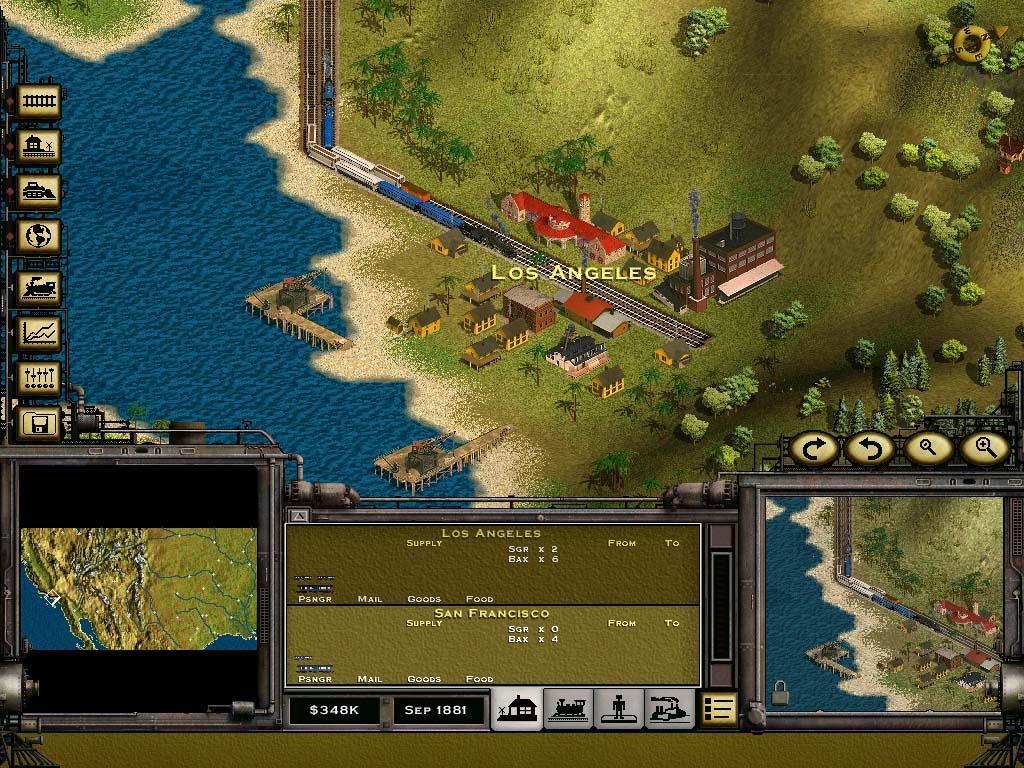Zoom out with the minus magnifier
This screenshot has height=768, width=1024.
tap(927, 449)
